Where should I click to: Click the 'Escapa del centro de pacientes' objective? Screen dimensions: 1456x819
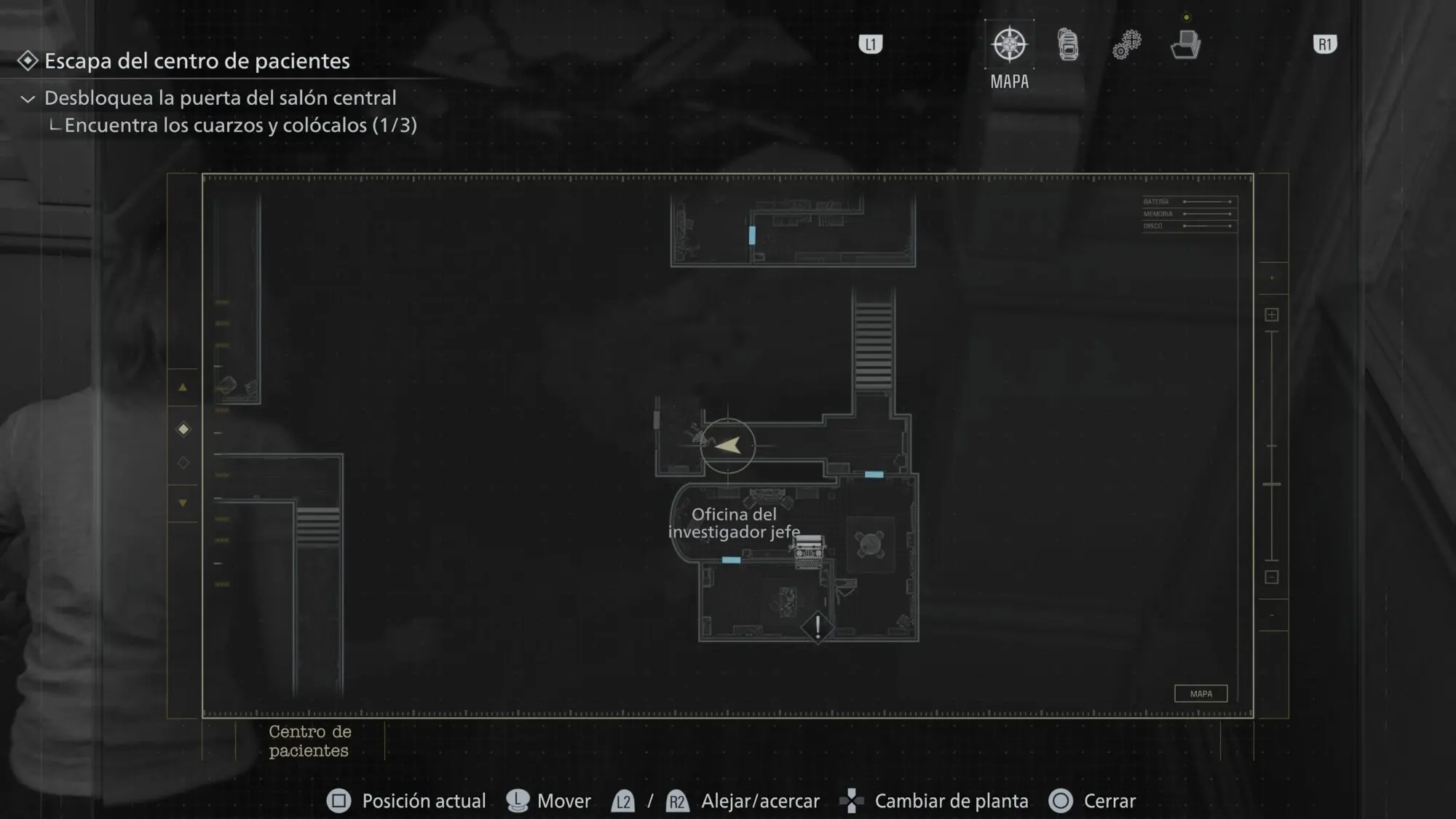click(x=197, y=61)
